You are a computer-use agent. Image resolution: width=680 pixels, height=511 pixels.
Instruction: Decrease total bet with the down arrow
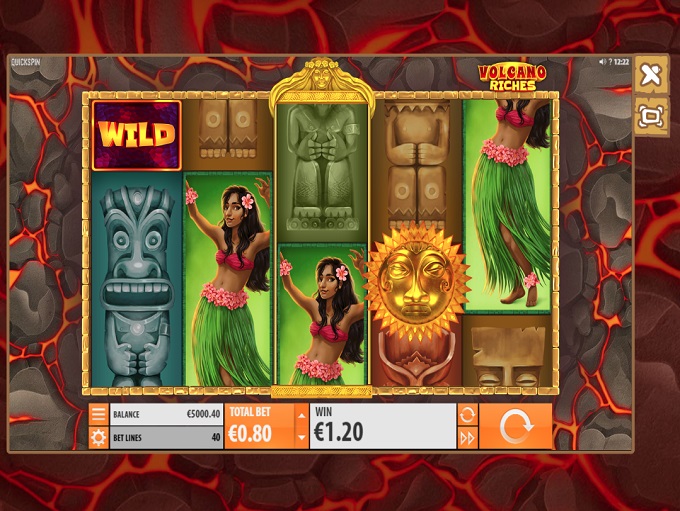click(x=301, y=437)
